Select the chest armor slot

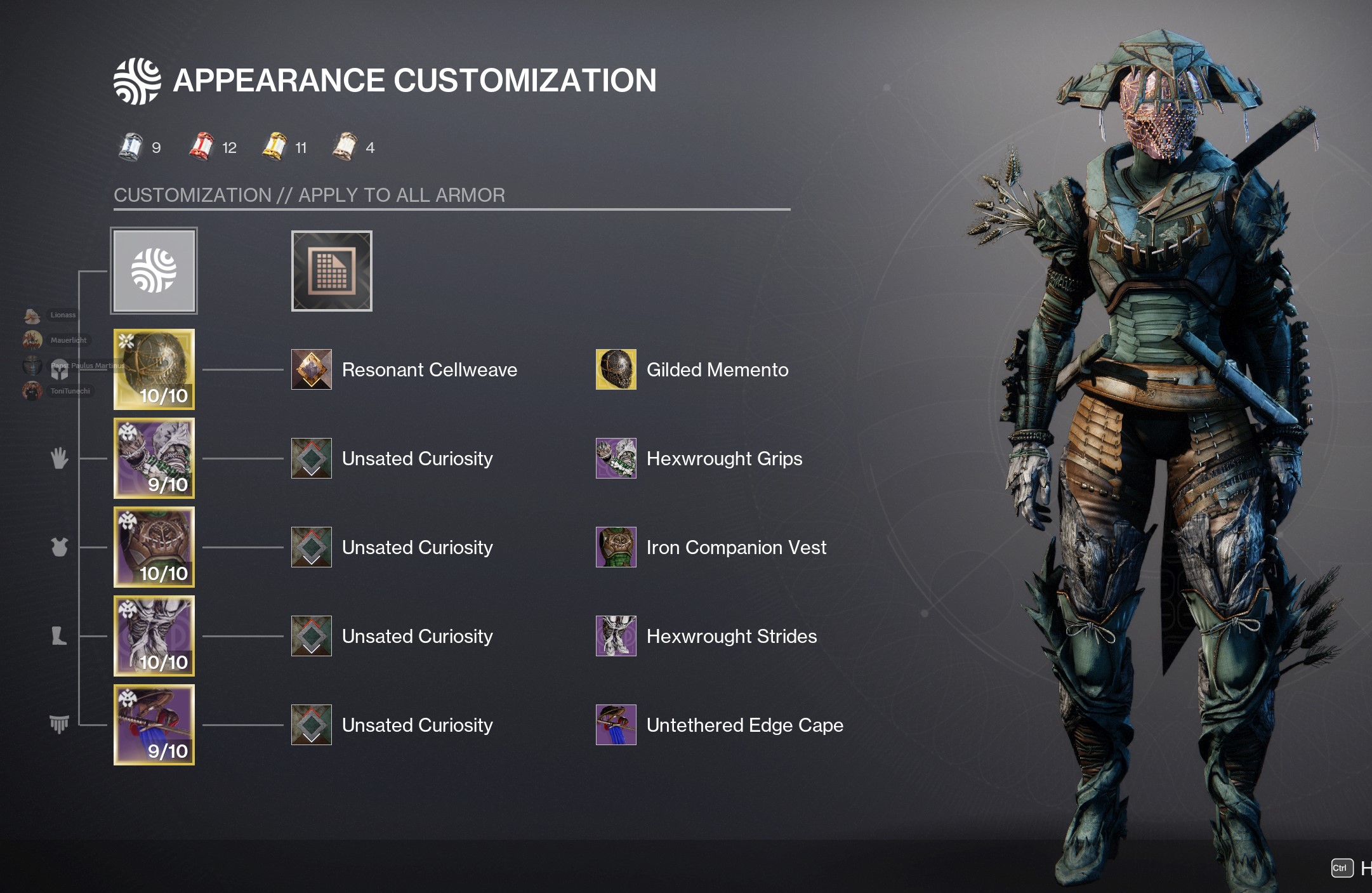154,547
